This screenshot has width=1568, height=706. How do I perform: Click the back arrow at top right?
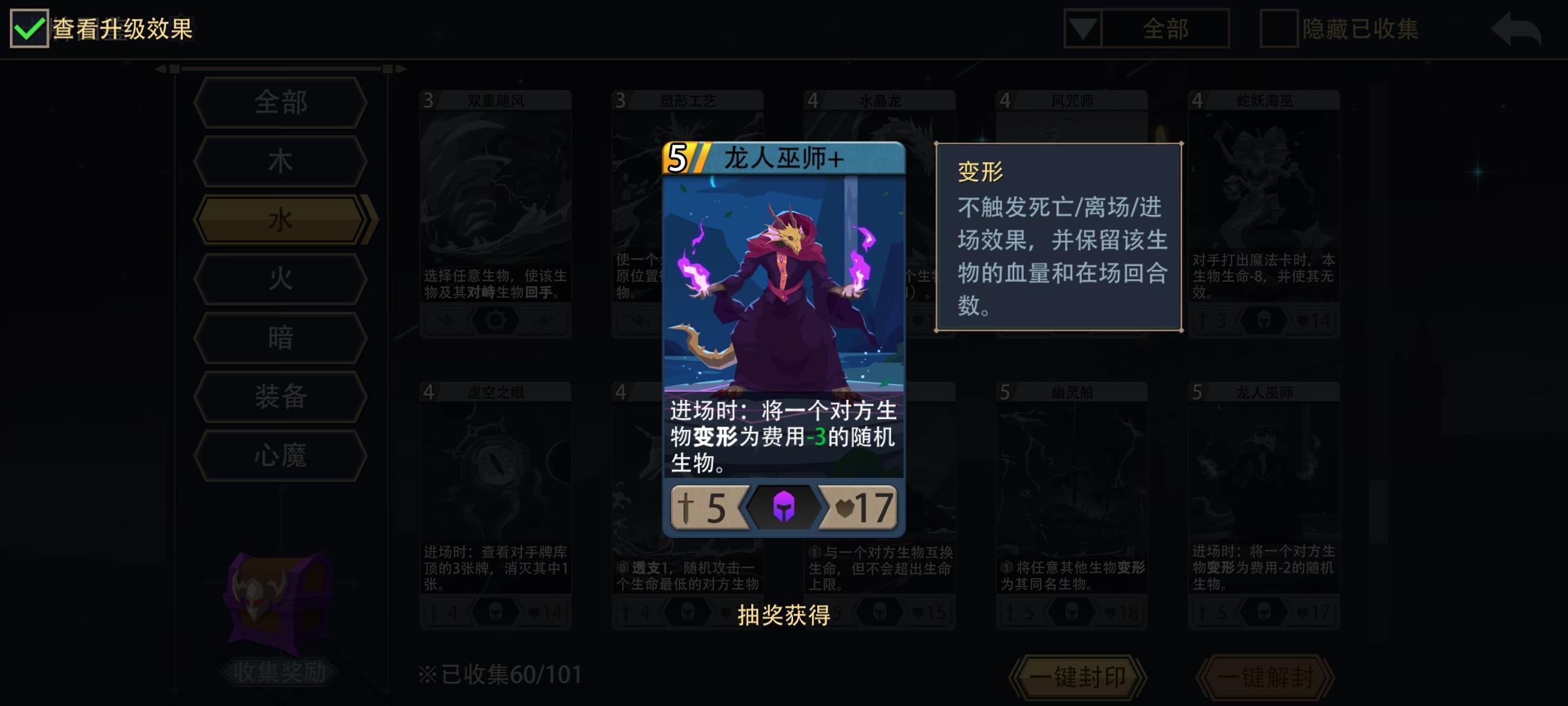click(x=1517, y=29)
